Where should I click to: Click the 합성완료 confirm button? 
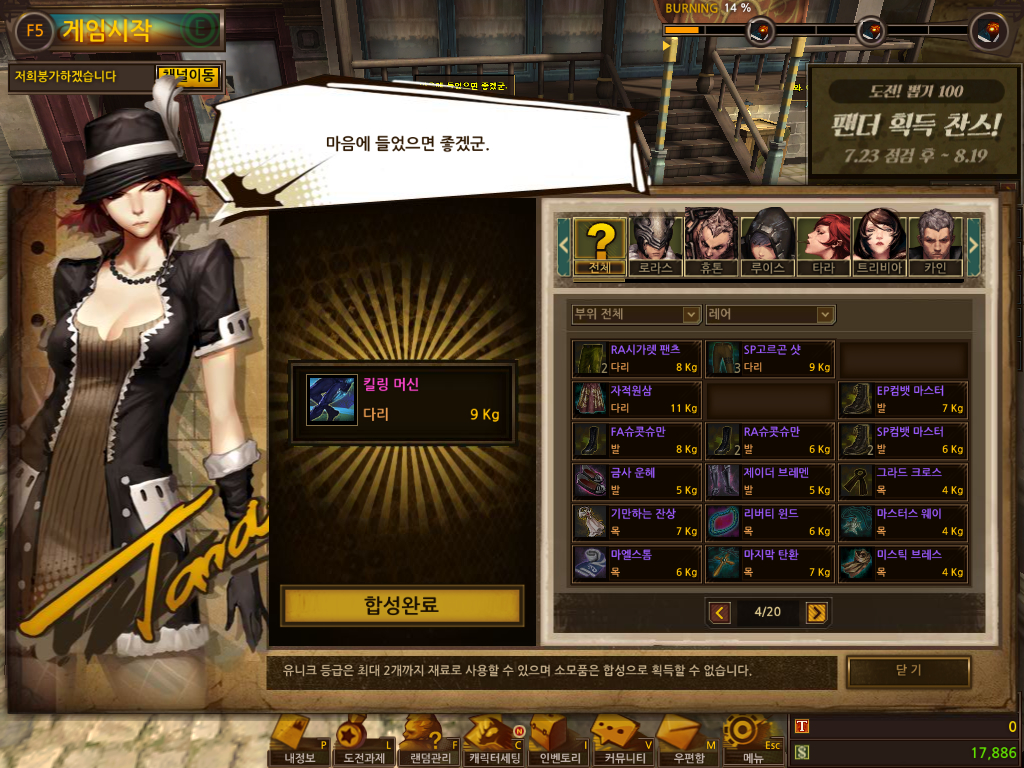(x=401, y=606)
